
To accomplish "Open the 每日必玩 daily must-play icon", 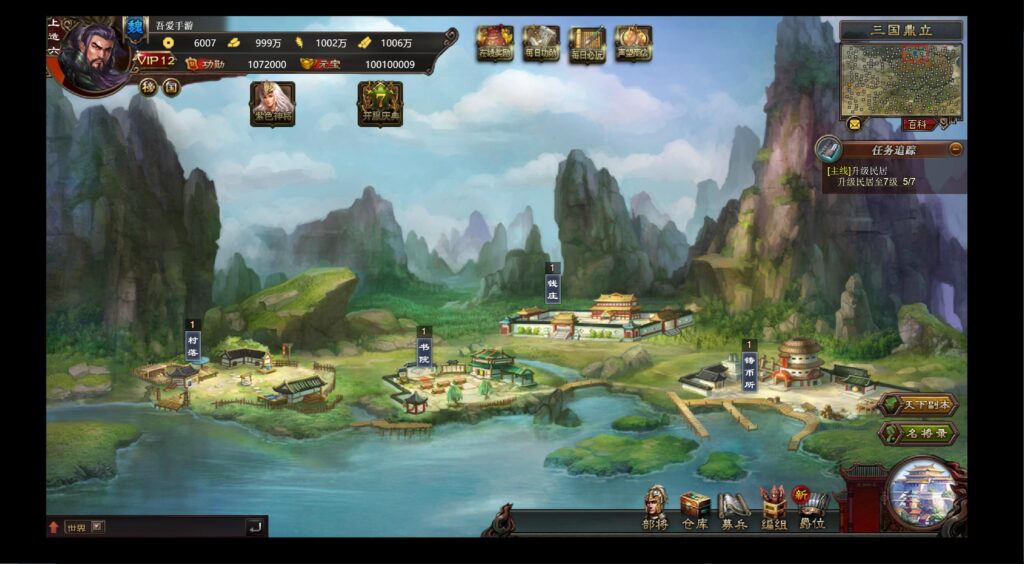I will click(x=587, y=43).
